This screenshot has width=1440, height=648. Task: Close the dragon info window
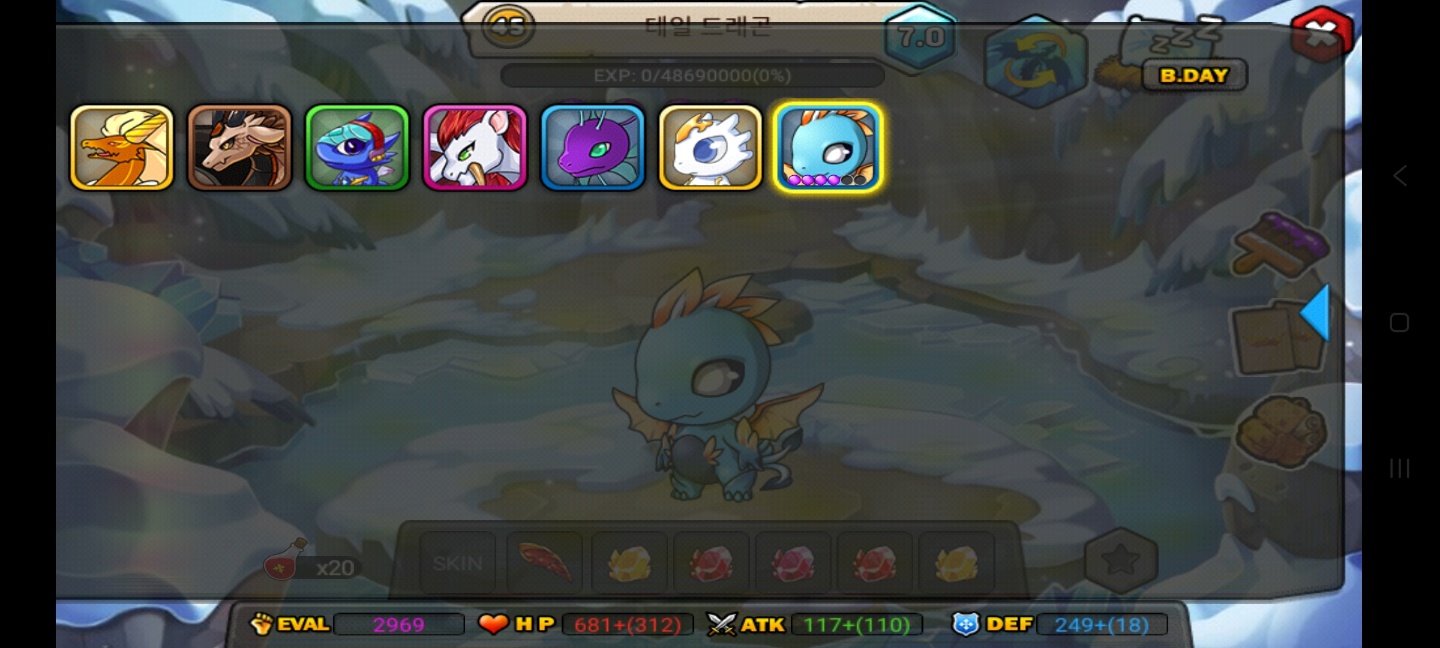(x=1321, y=36)
